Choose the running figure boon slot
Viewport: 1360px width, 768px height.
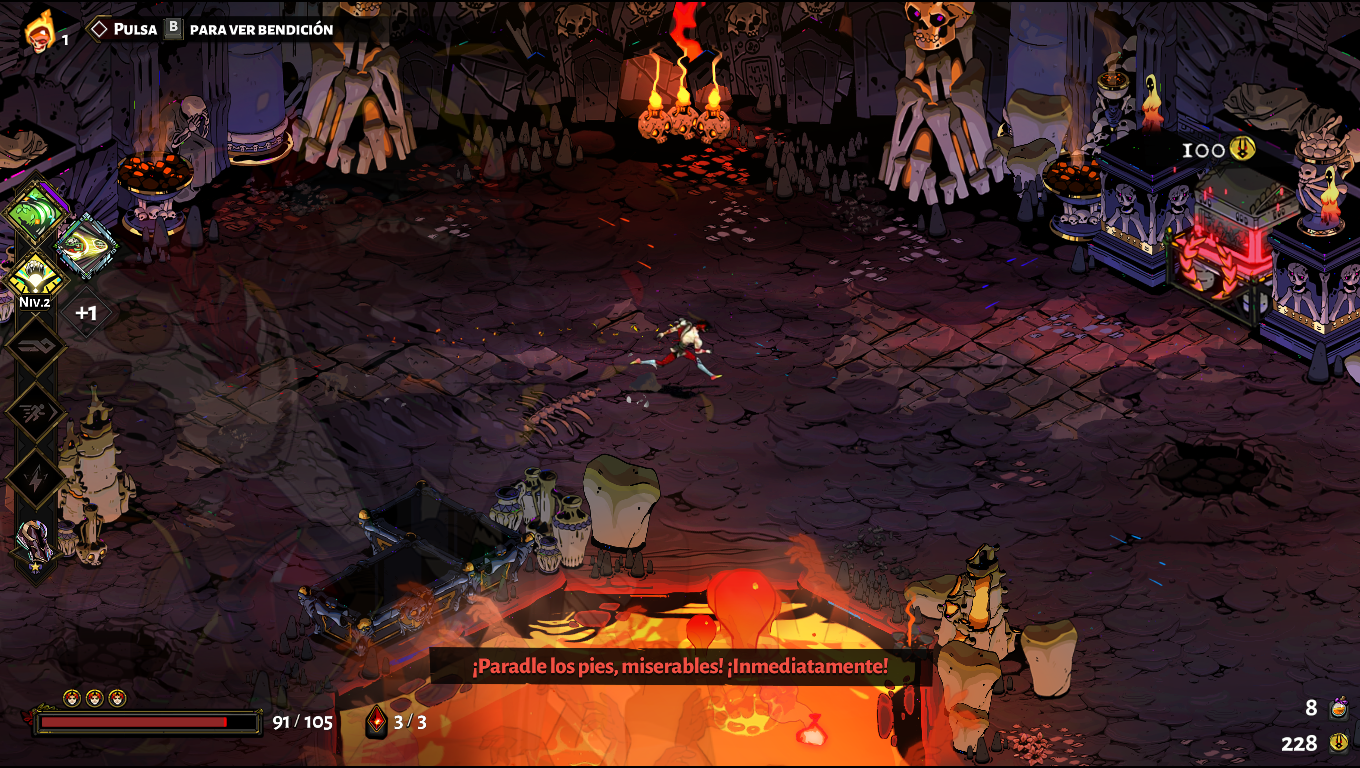point(36,412)
